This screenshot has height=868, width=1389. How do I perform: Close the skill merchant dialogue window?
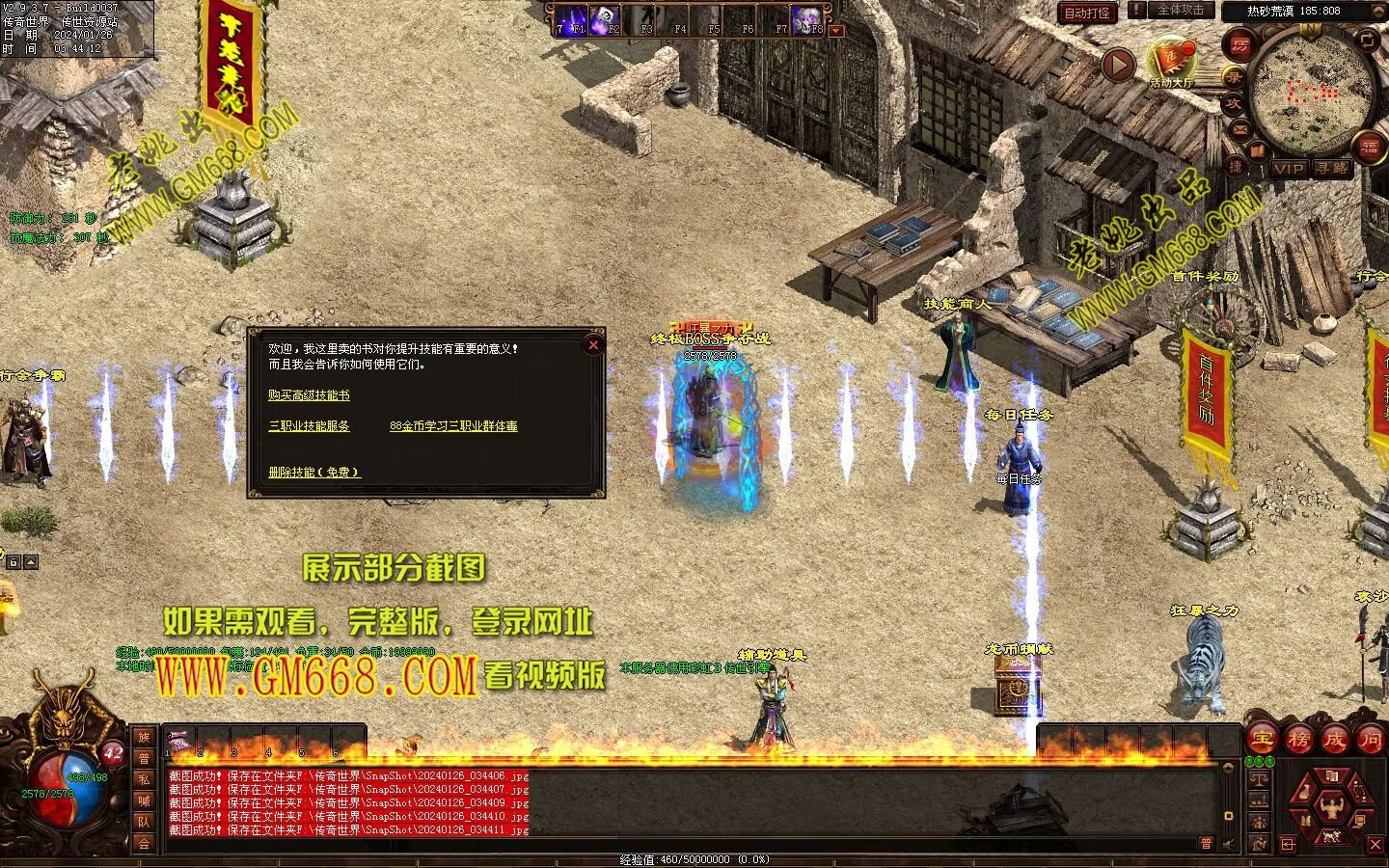pyautogui.click(x=593, y=345)
